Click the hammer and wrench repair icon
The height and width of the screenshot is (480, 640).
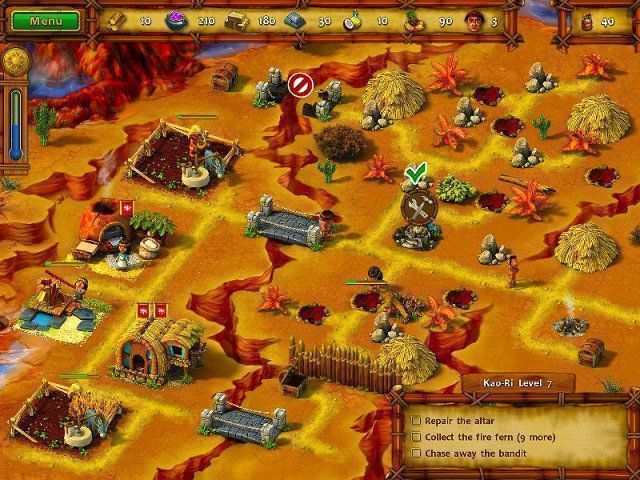coord(416,208)
